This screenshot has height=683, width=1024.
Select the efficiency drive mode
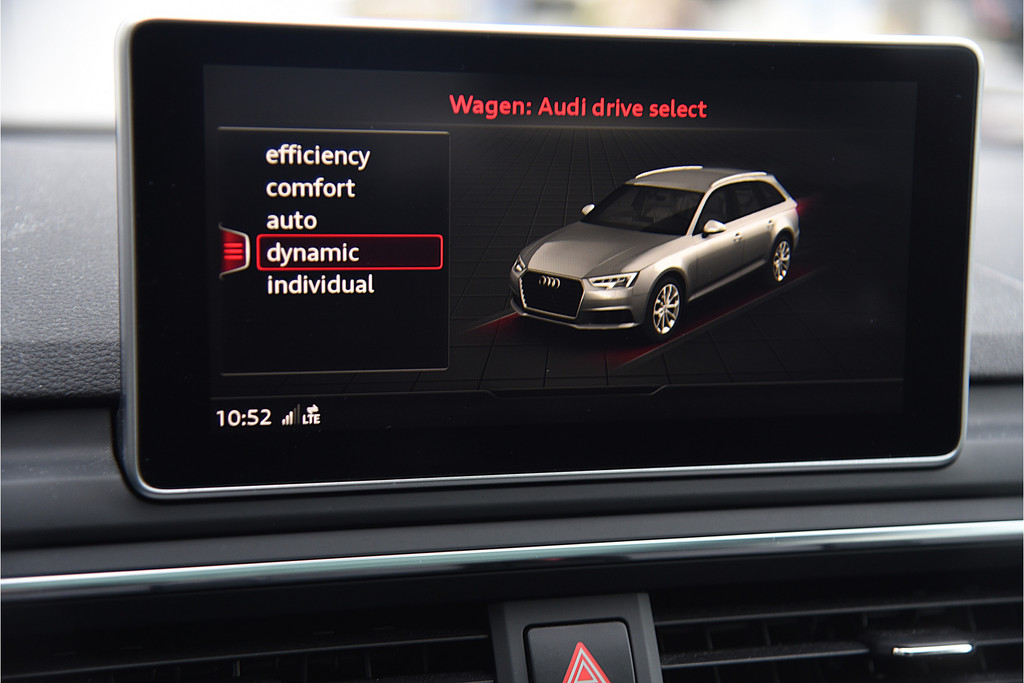coord(317,156)
